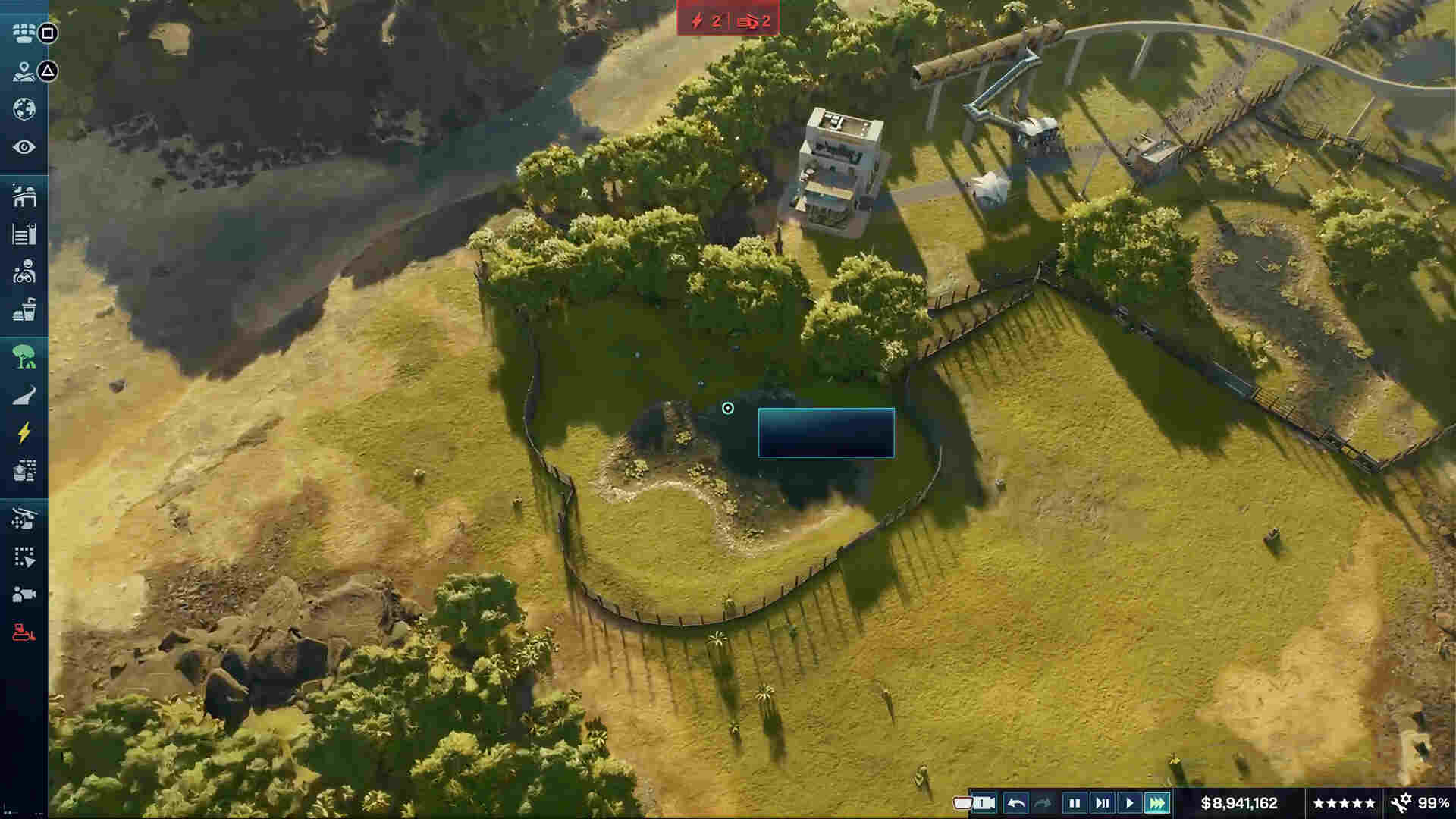This screenshot has width=1456, height=819.
Task: Select the electricity lightning bolt tool
Action: pos(23,432)
